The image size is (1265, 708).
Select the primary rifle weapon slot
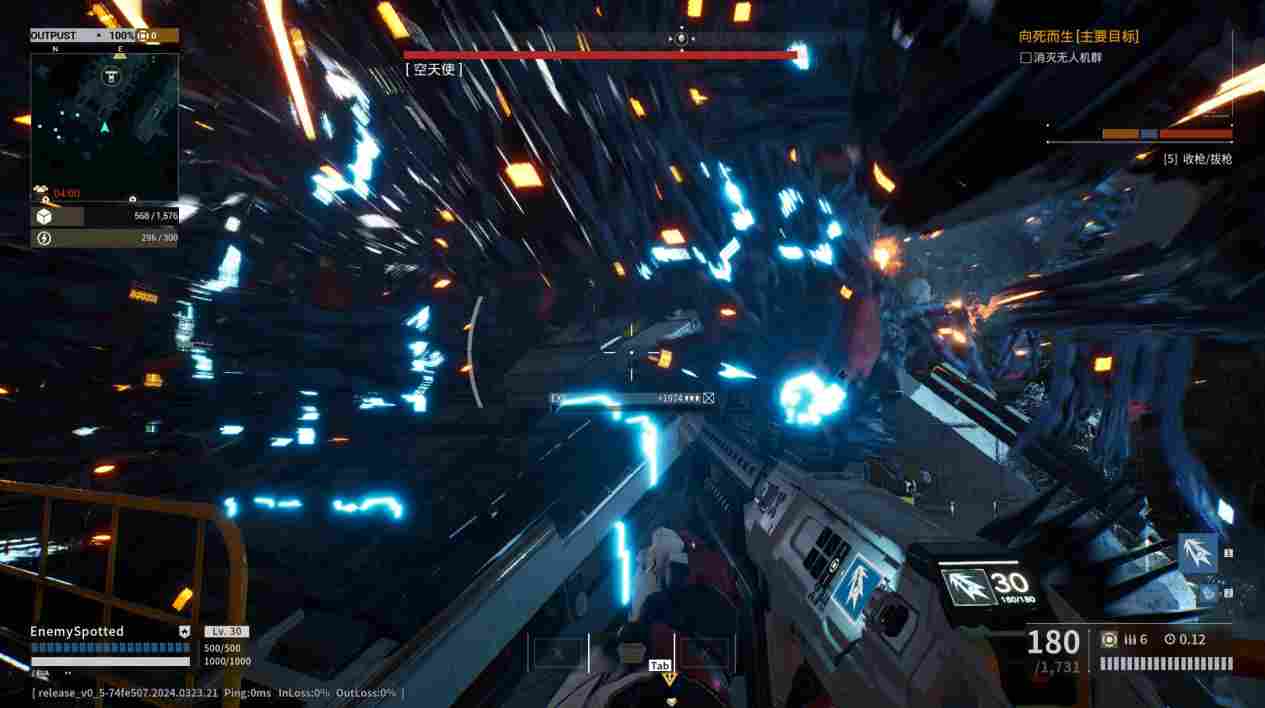click(1197, 553)
